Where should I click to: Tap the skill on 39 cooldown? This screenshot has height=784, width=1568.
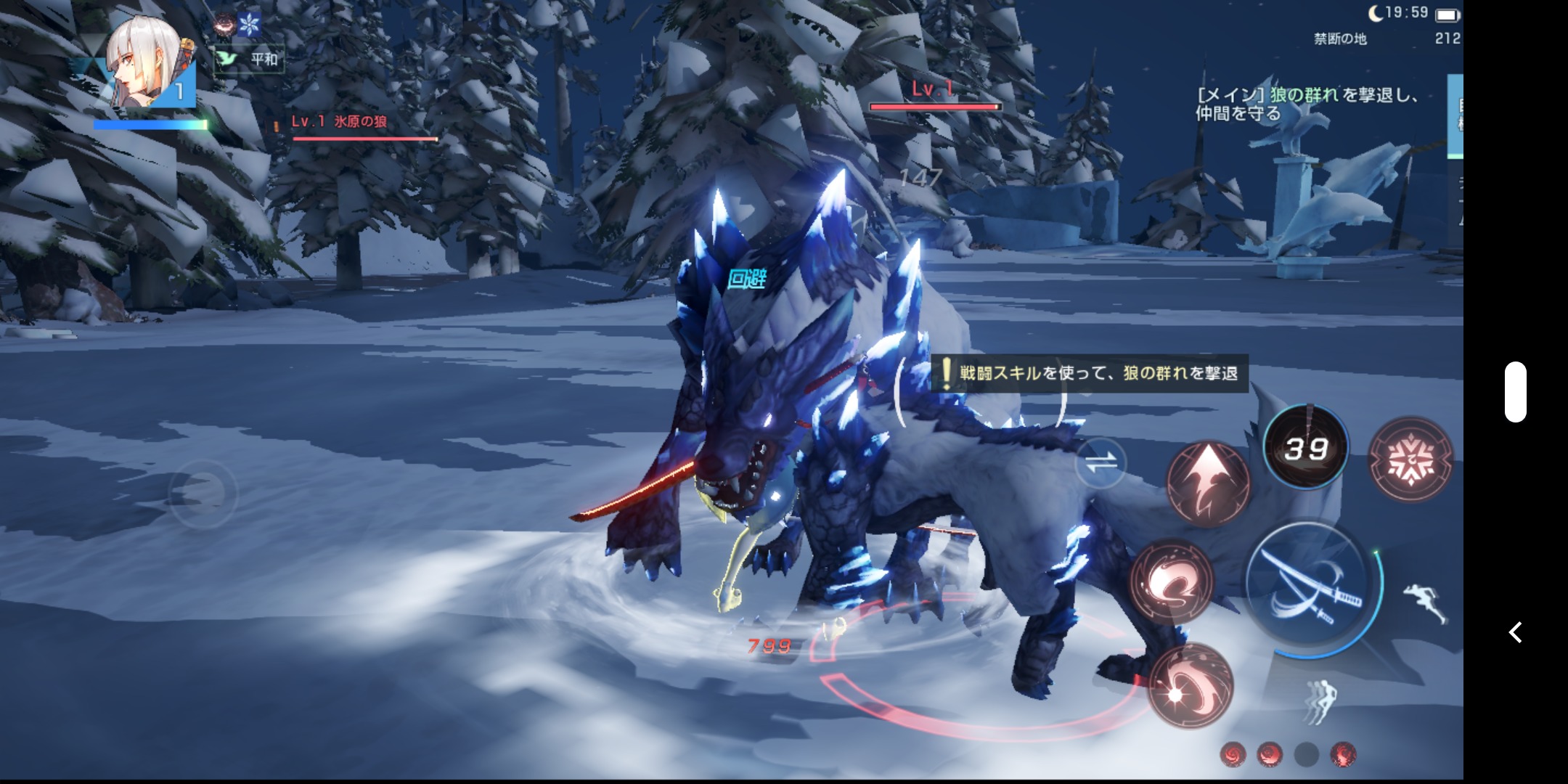pyautogui.click(x=1306, y=448)
